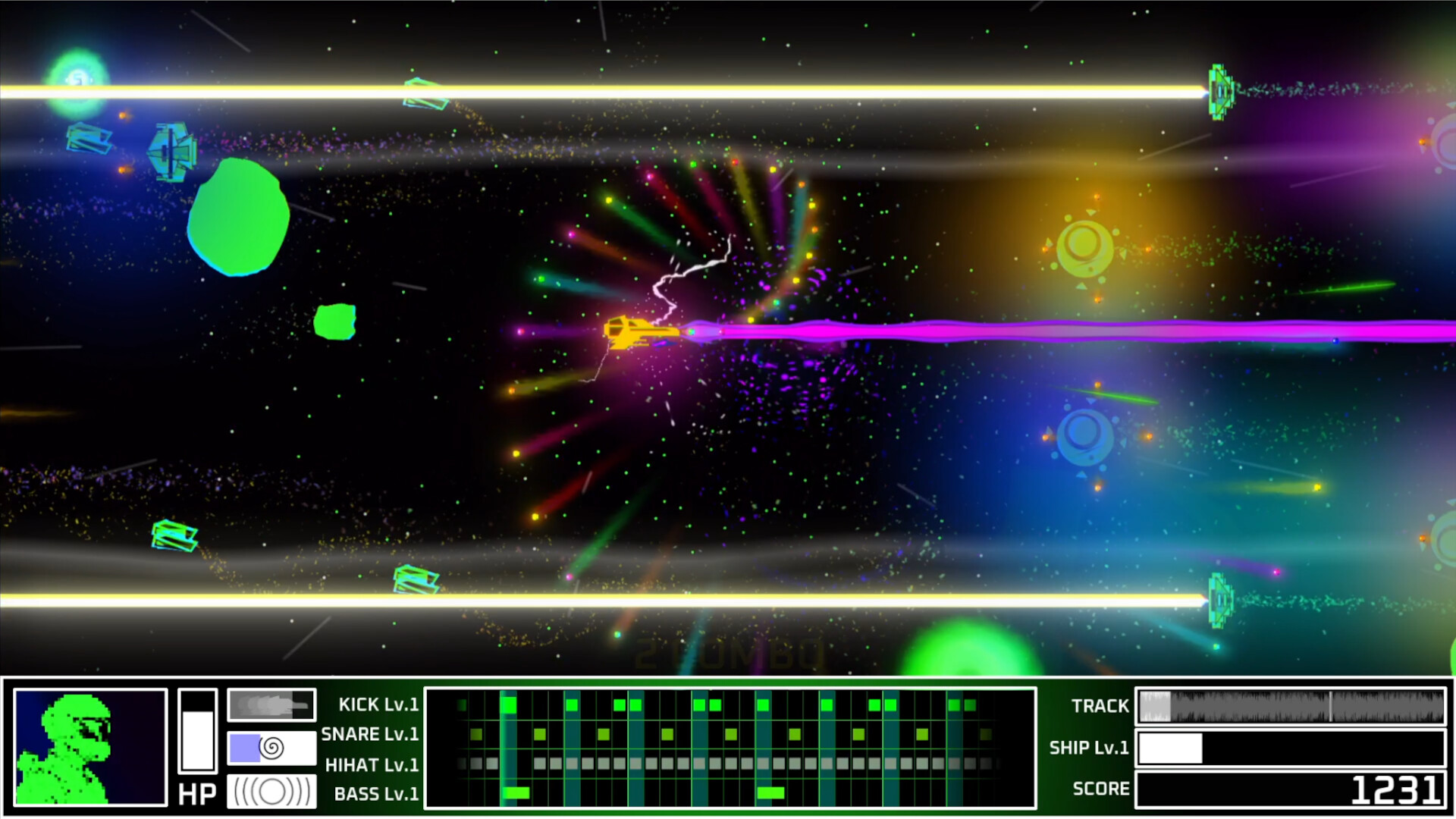Click the SNARE swirl icon

[x=271, y=748]
